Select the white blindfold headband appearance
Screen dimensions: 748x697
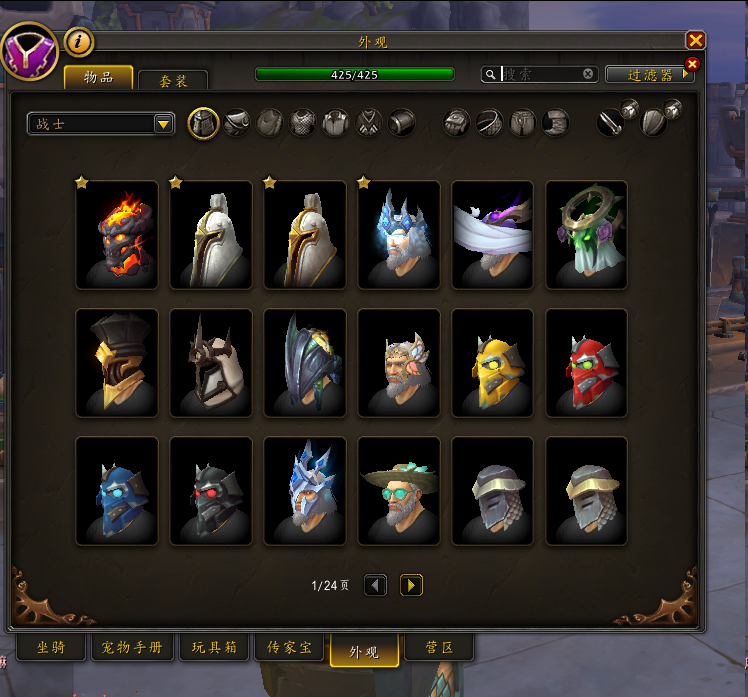(493, 235)
